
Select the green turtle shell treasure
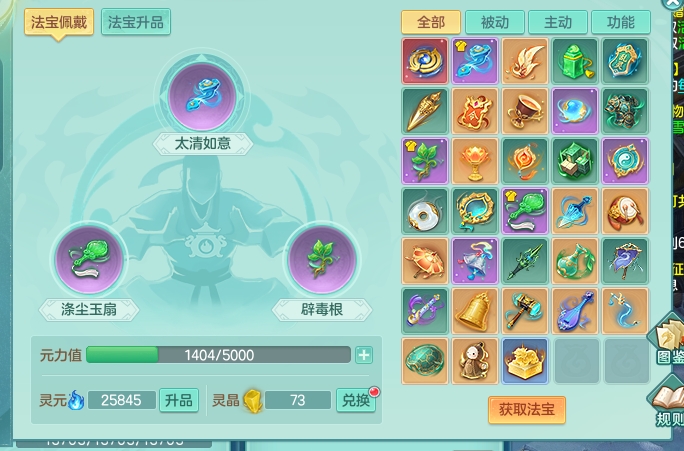tap(425, 360)
